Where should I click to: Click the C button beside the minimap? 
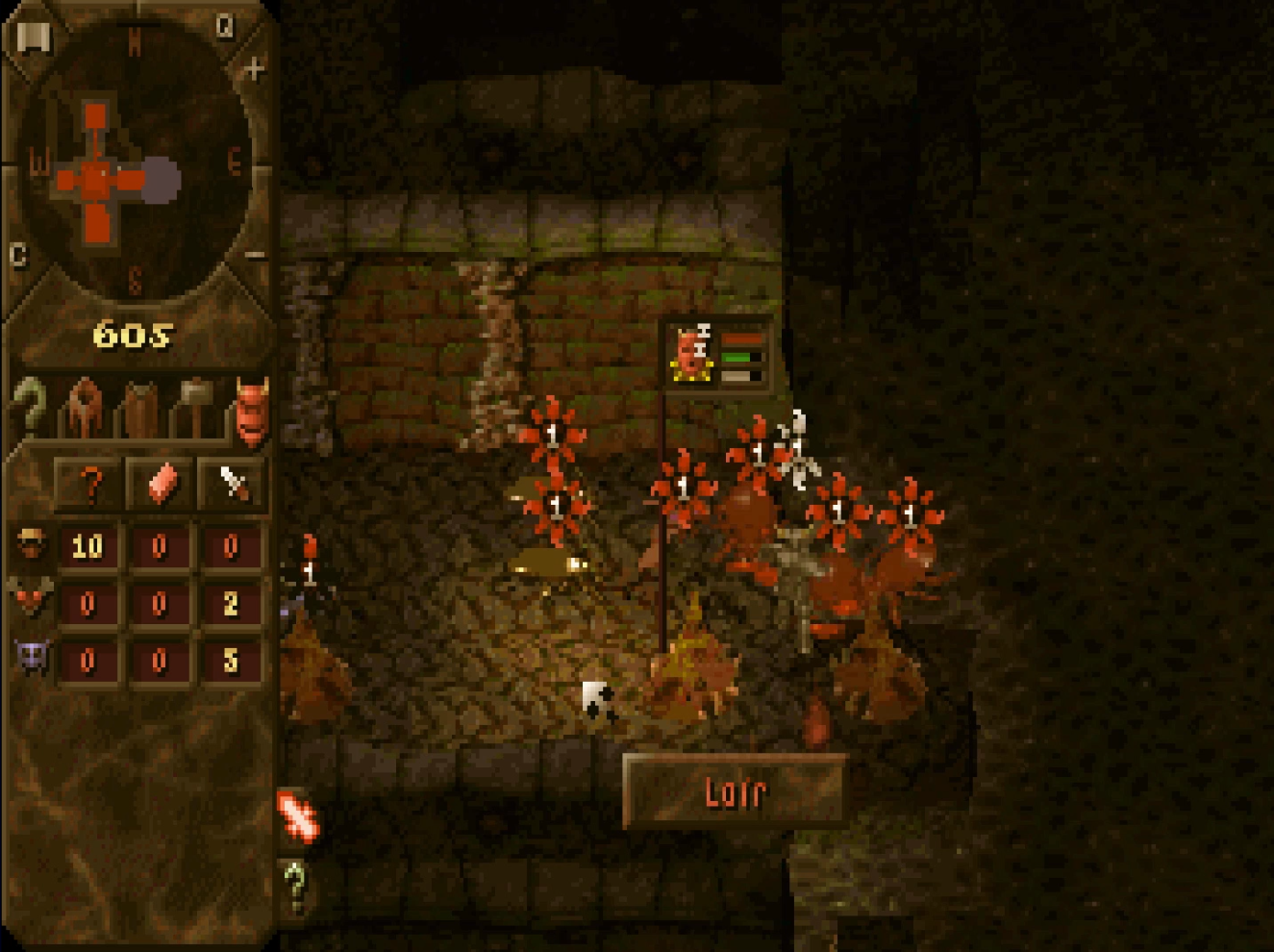tap(18, 255)
